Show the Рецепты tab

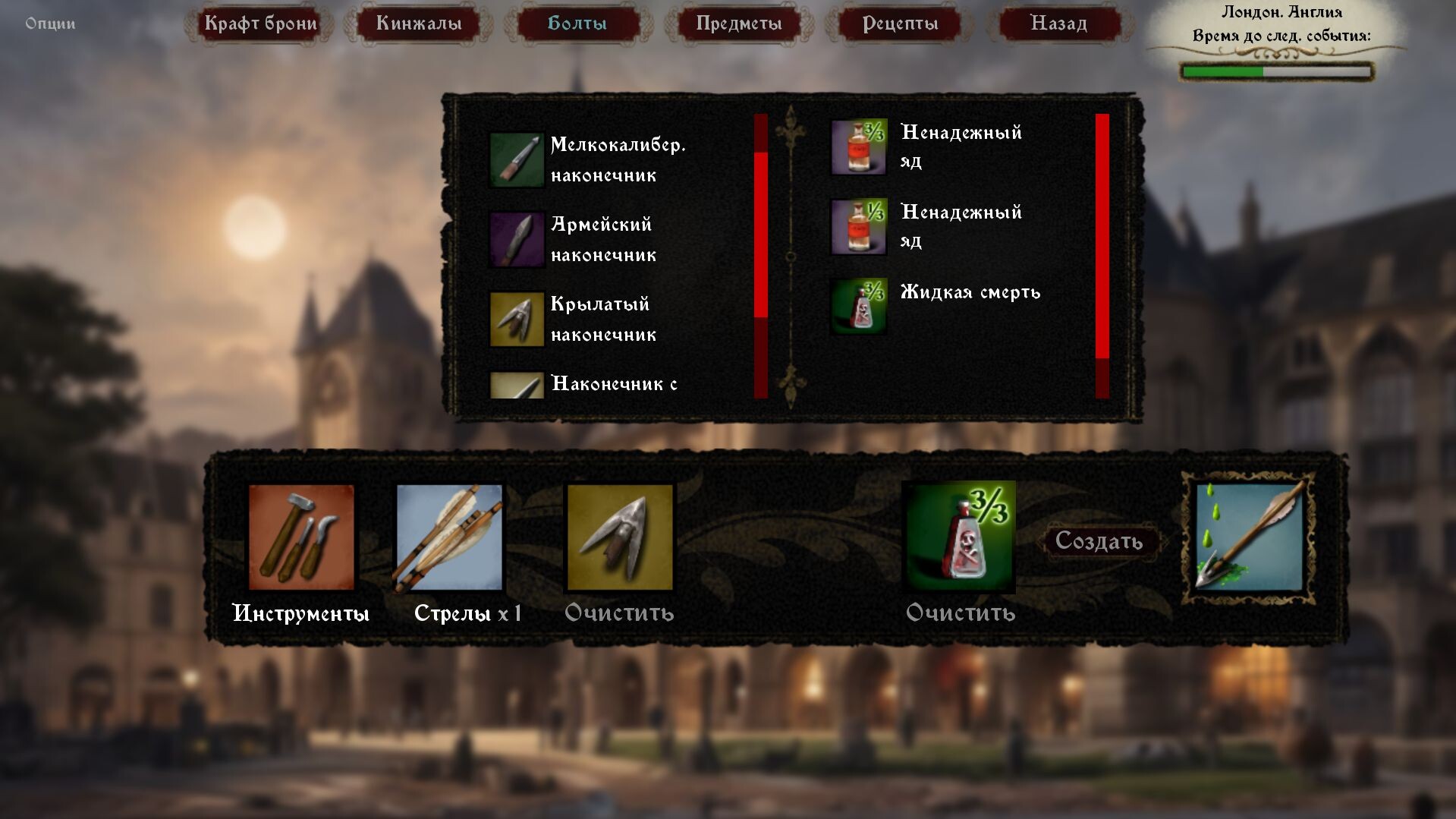(x=901, y=24)
